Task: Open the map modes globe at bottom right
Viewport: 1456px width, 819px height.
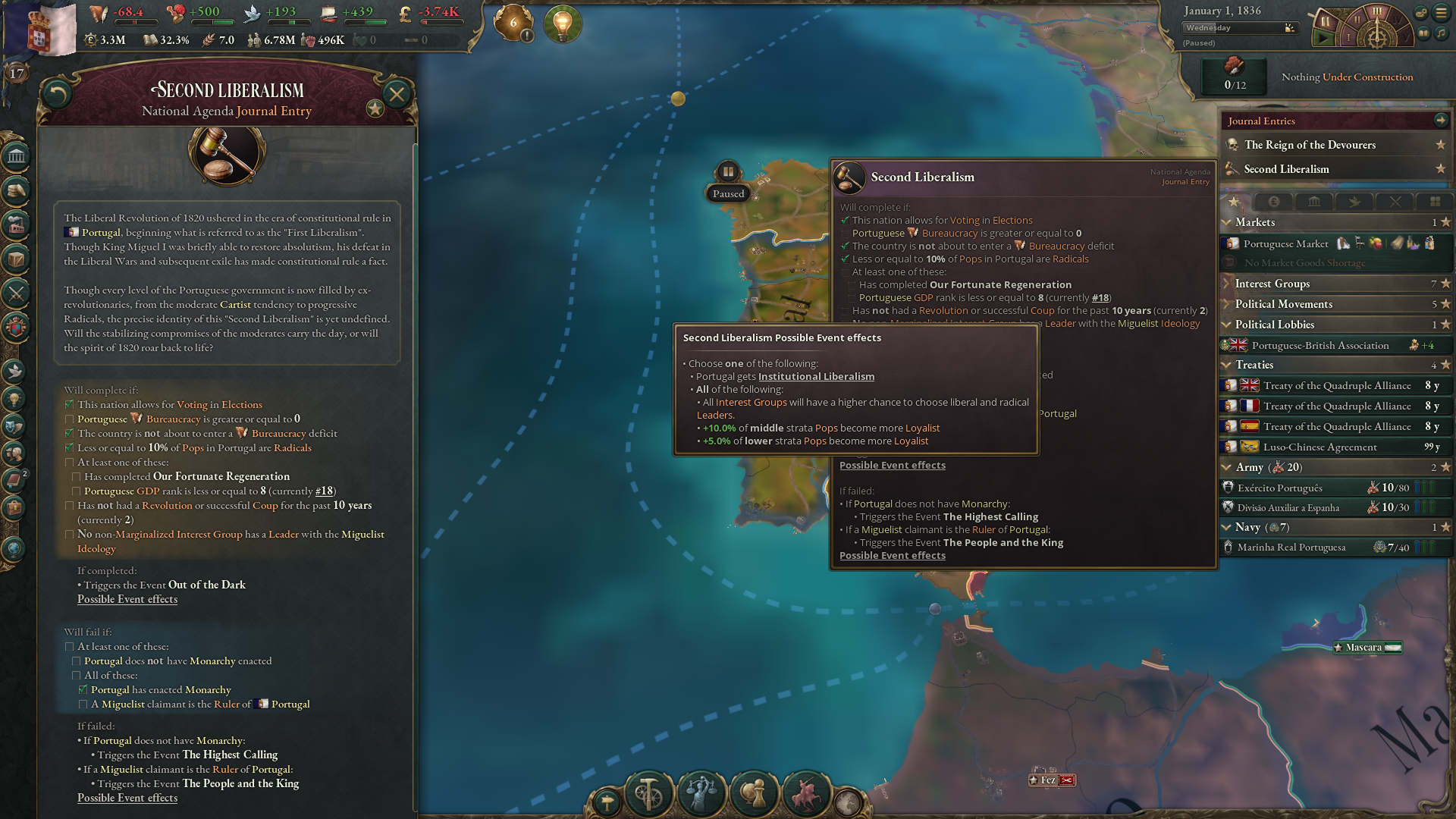Action: click(849, 802)
